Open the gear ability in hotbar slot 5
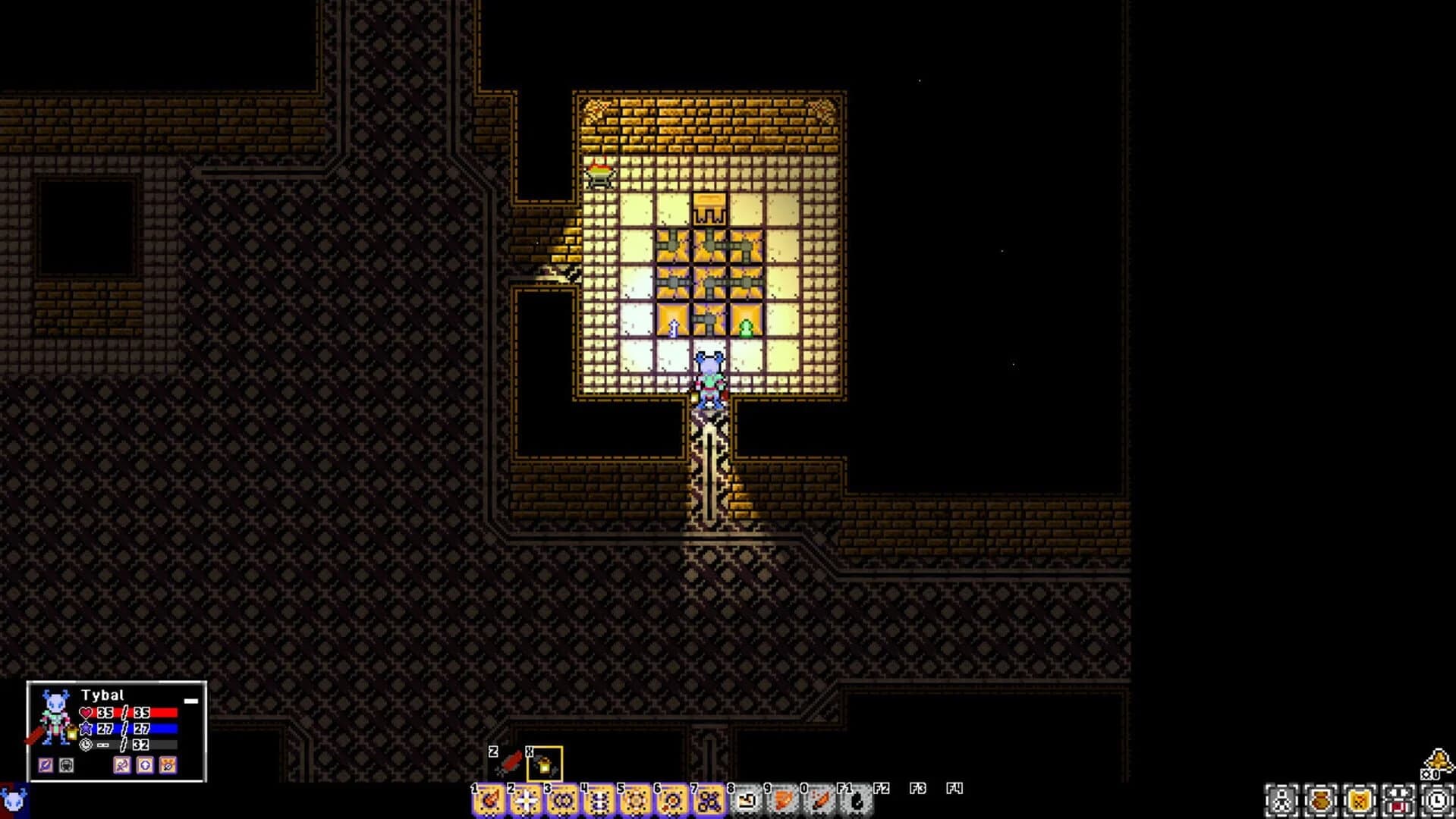 [634, 801]
